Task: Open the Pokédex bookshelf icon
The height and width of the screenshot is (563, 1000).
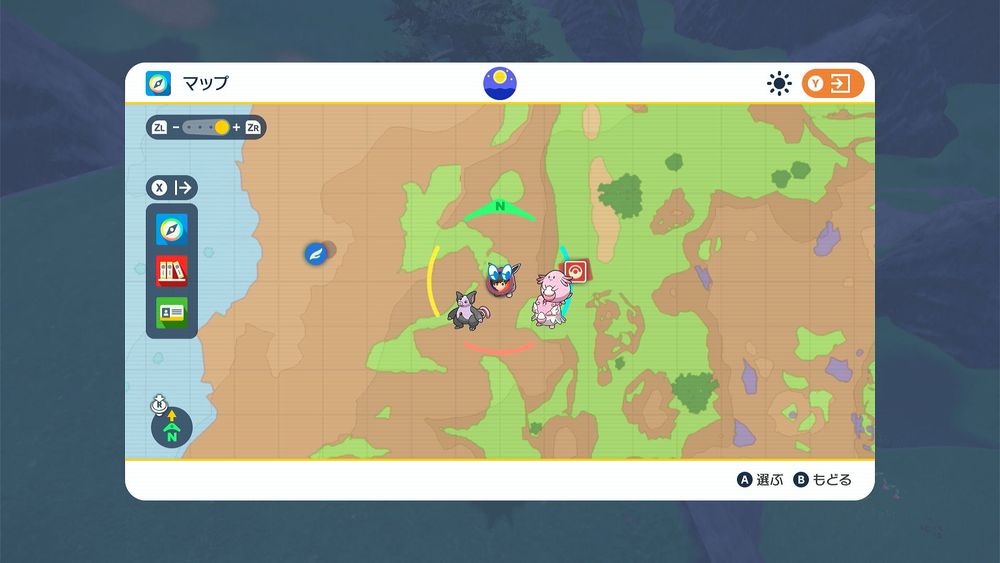Action: pyautogui.click(x=171, y=271)
